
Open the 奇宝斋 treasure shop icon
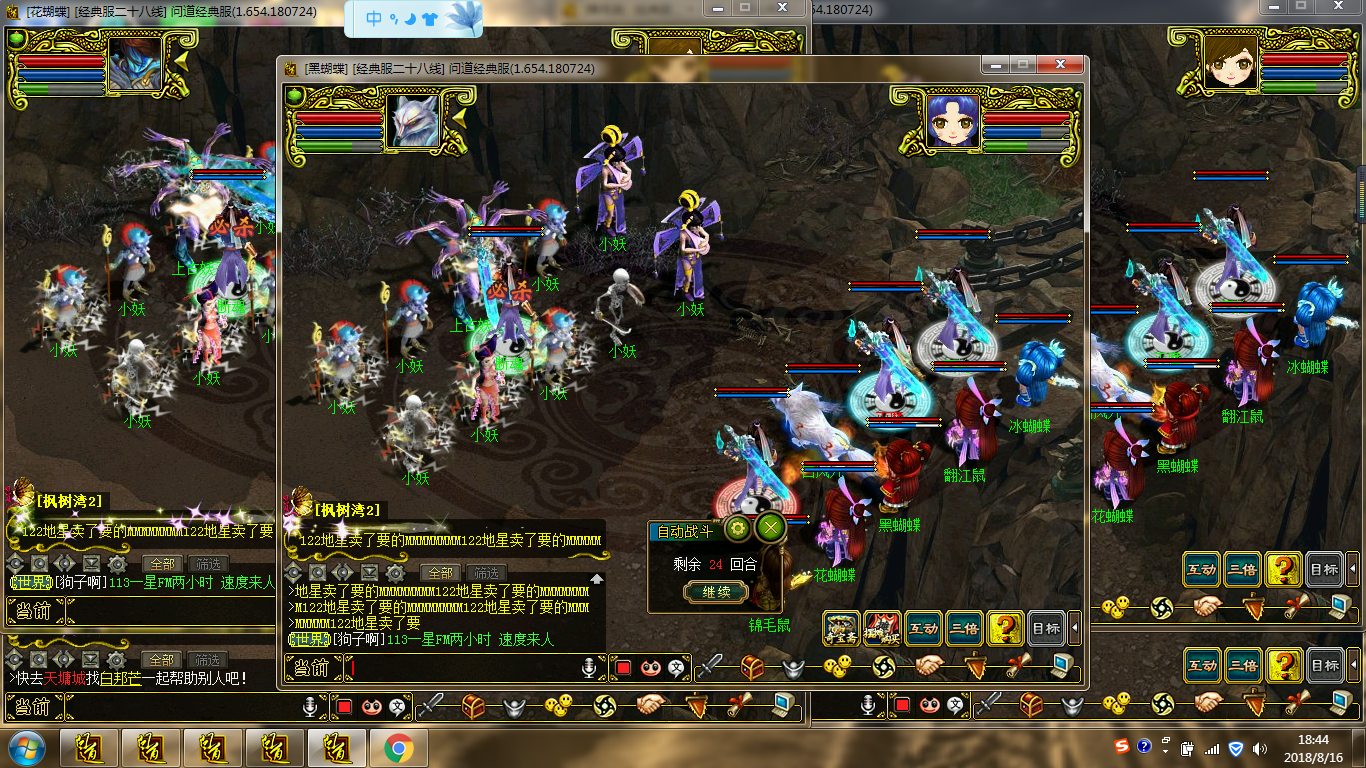[x=841, y=628]
